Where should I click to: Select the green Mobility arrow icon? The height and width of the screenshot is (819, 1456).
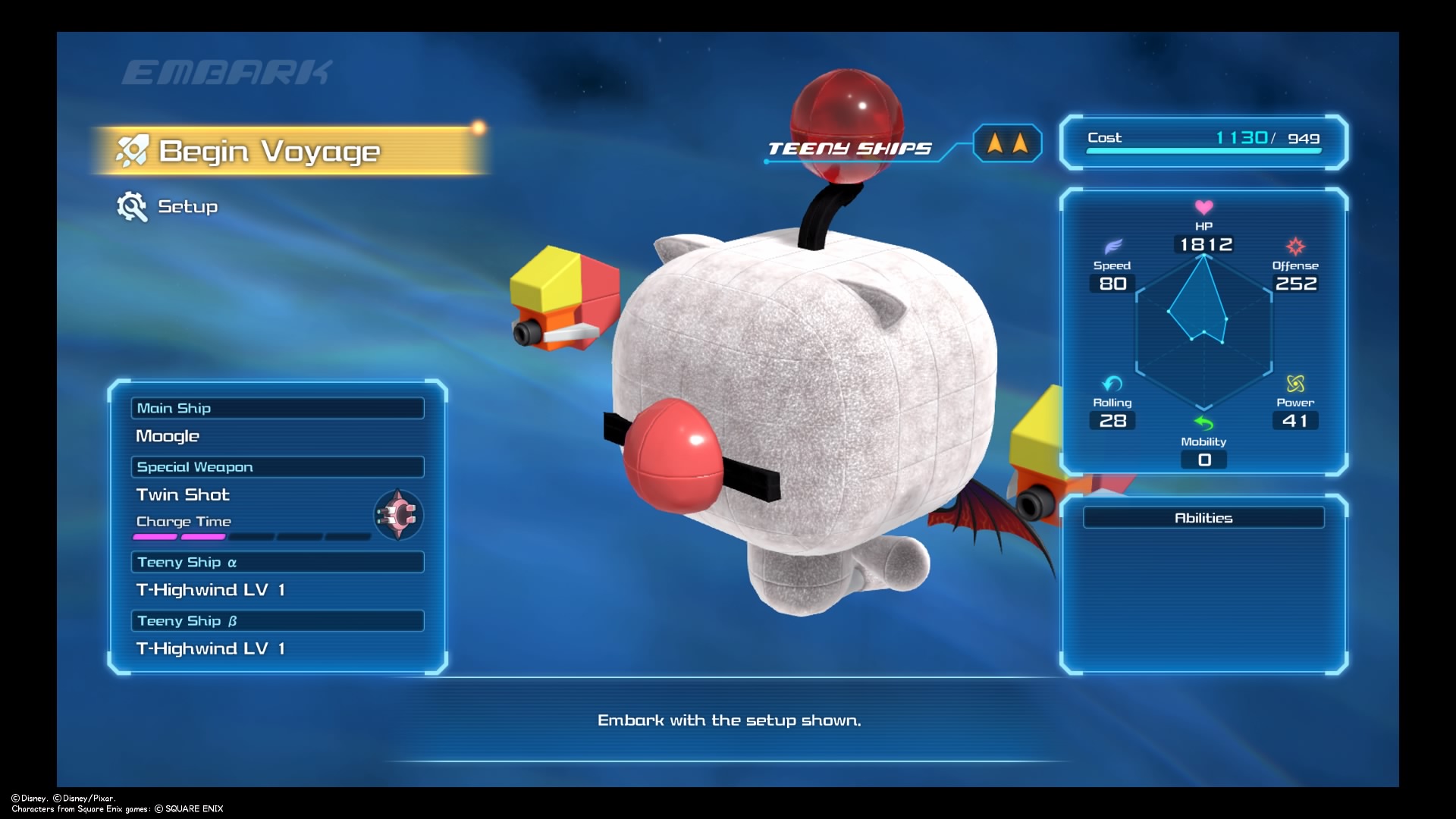pyautogui.click(x=1203, y=425)
